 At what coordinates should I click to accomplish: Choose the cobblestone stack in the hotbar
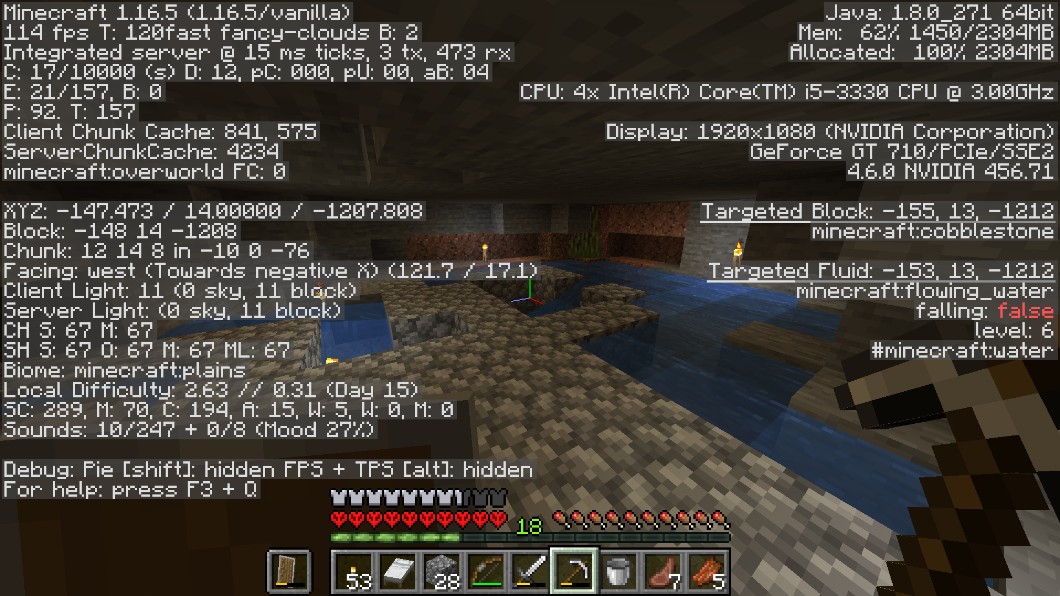[442, 571]
